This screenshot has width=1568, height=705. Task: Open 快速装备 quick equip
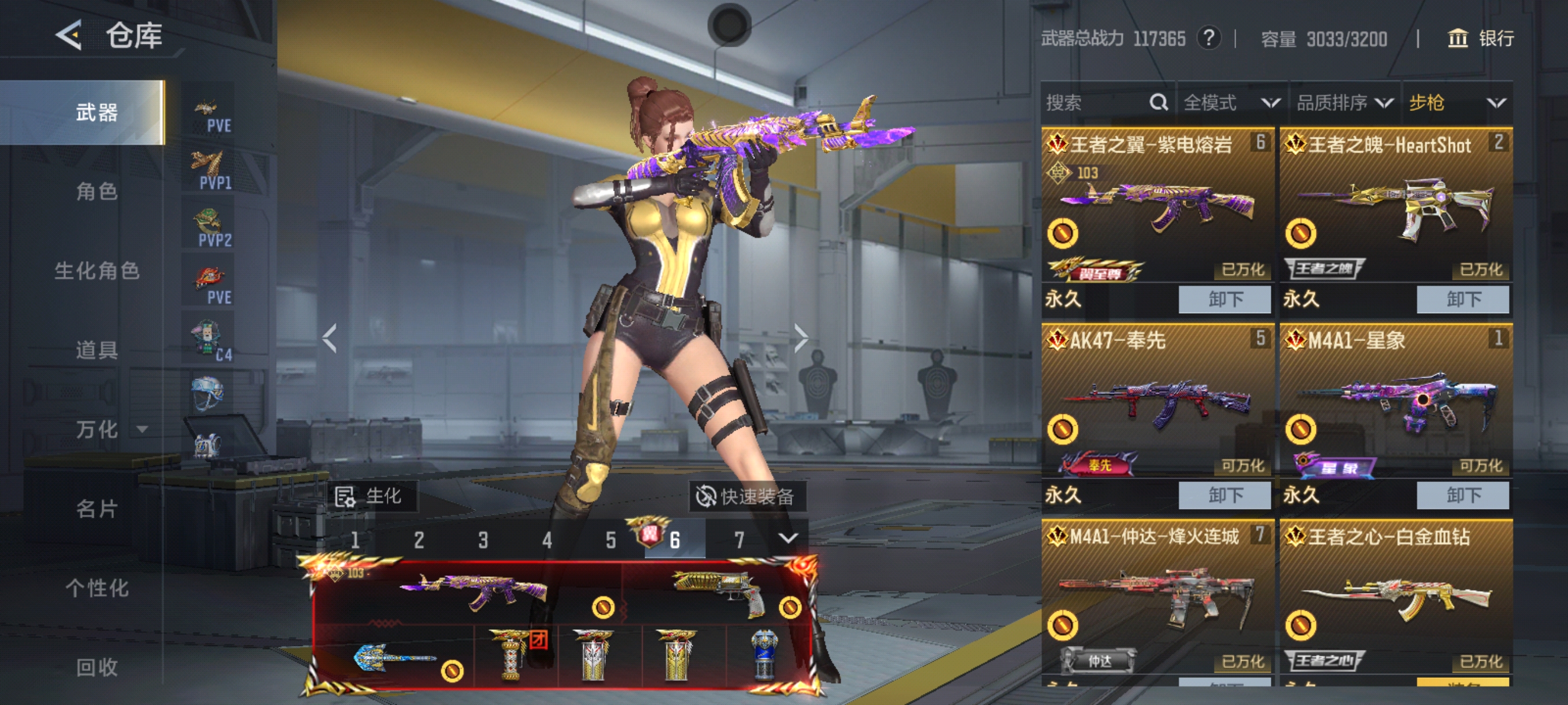tap(748, 496)
